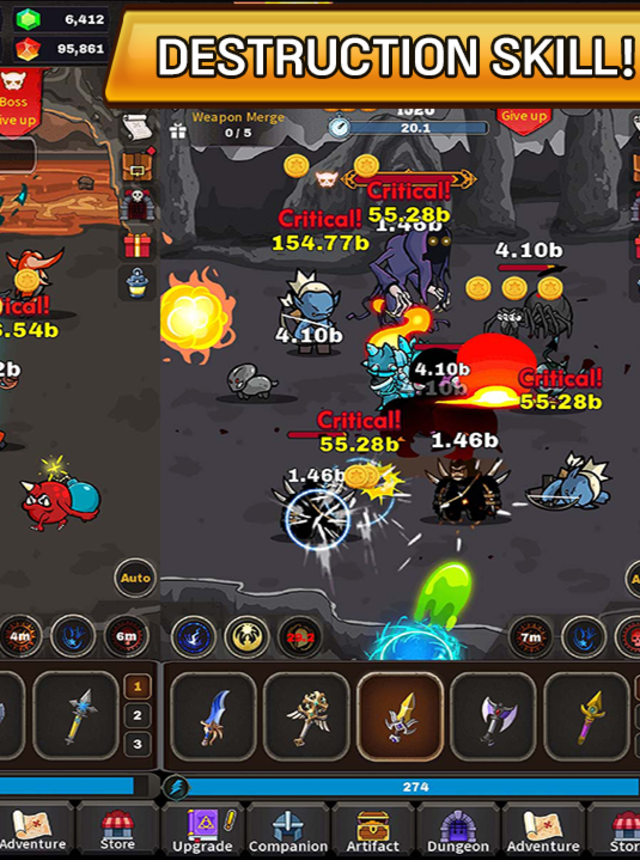Select the blue curved dagger weapon slot
The height and width of the screenshot is (860, 640).
pyautogui.click(x=213, y=716)
